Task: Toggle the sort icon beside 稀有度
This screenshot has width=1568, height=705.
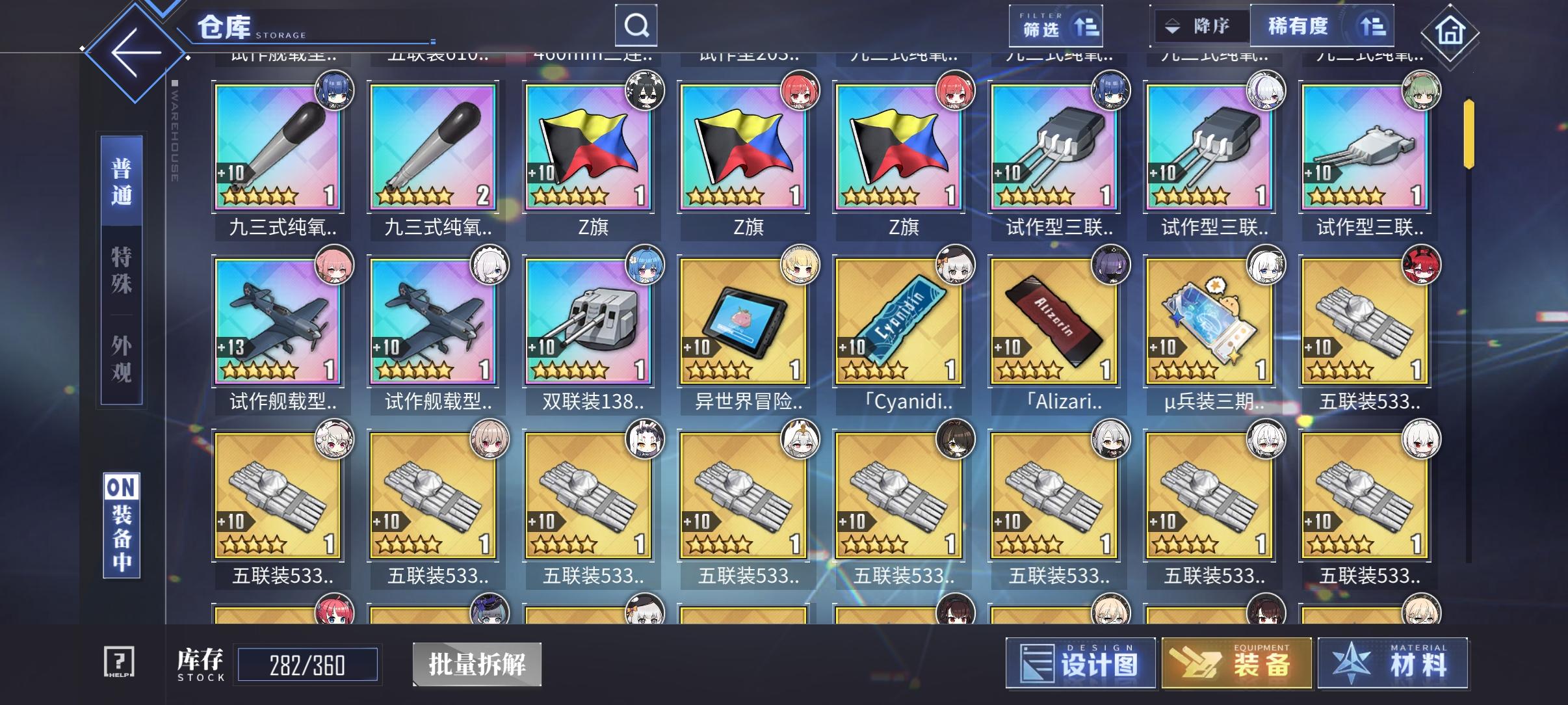Action: coord(1374,26)
